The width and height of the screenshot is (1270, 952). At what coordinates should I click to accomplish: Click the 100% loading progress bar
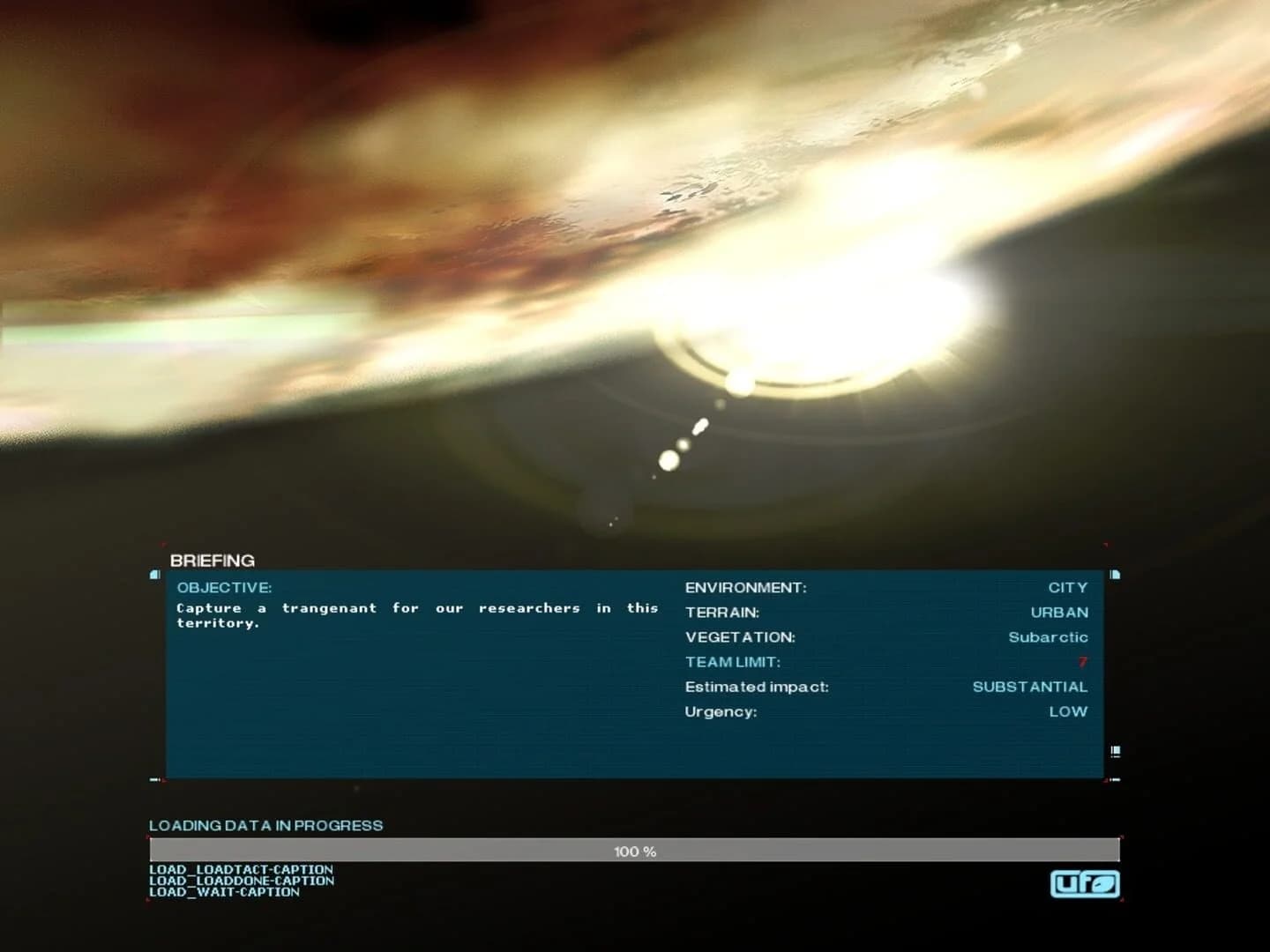click(x=634, y=852)
